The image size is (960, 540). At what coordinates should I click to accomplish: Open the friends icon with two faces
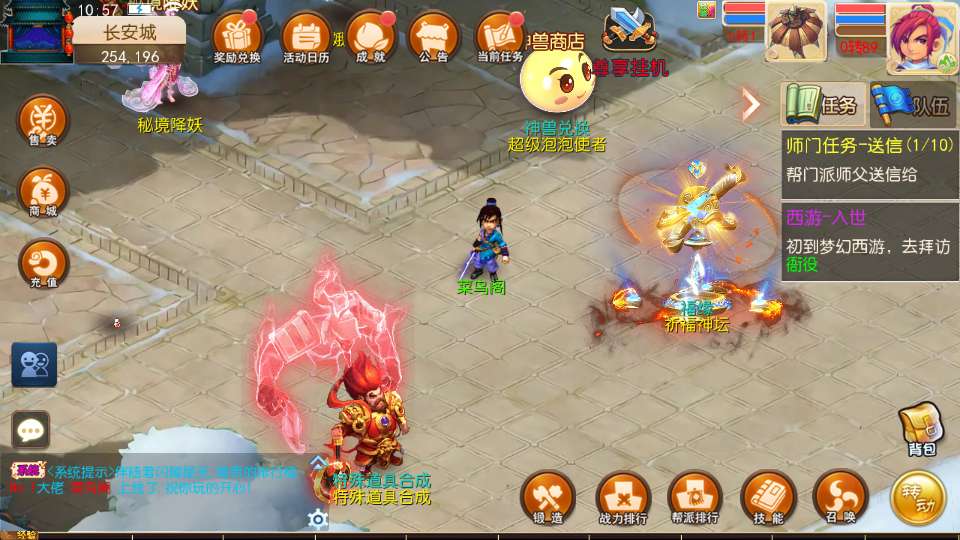click(x=34, y=365)
